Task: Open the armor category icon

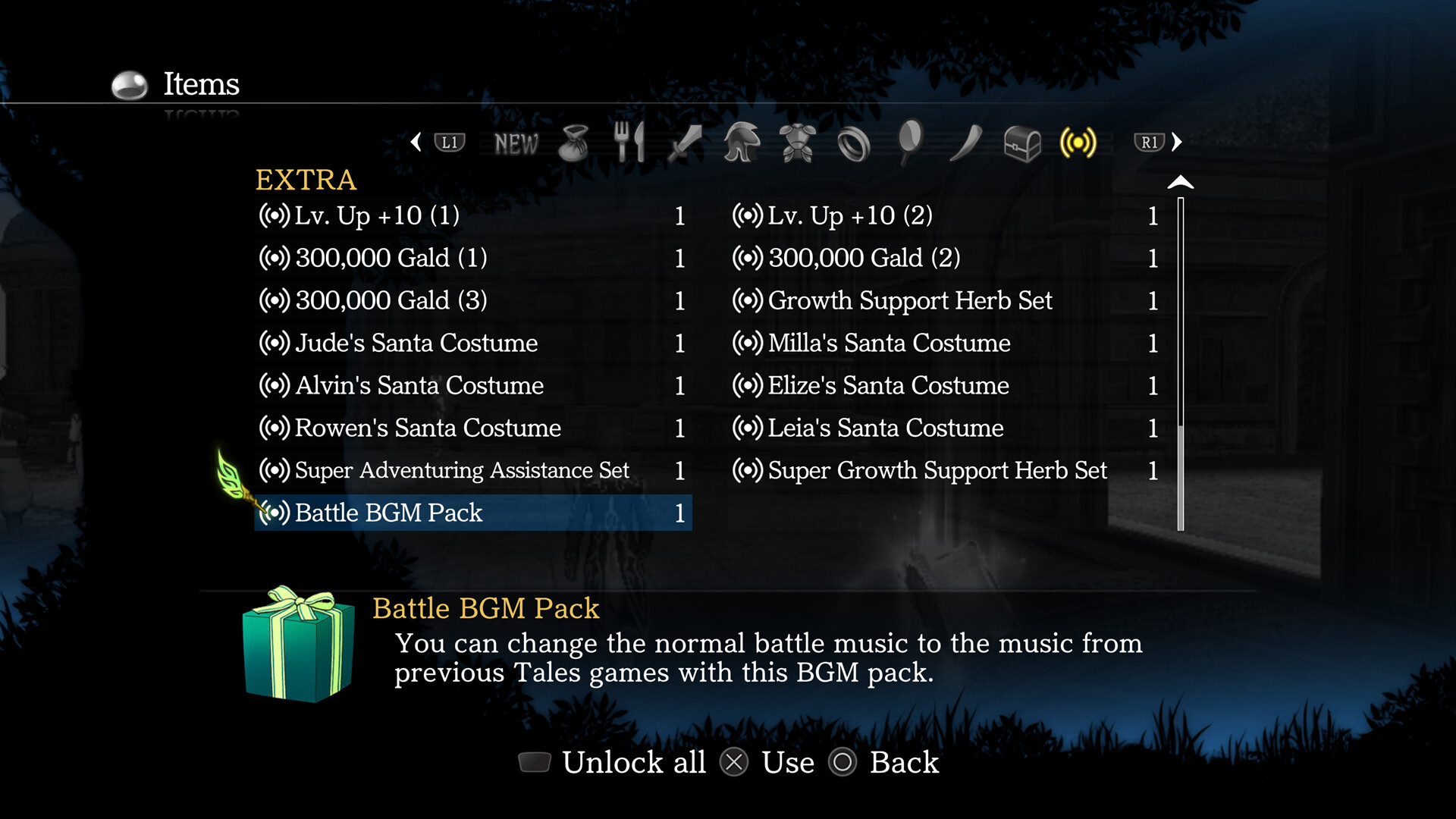Action: click(x=797, y=143)
